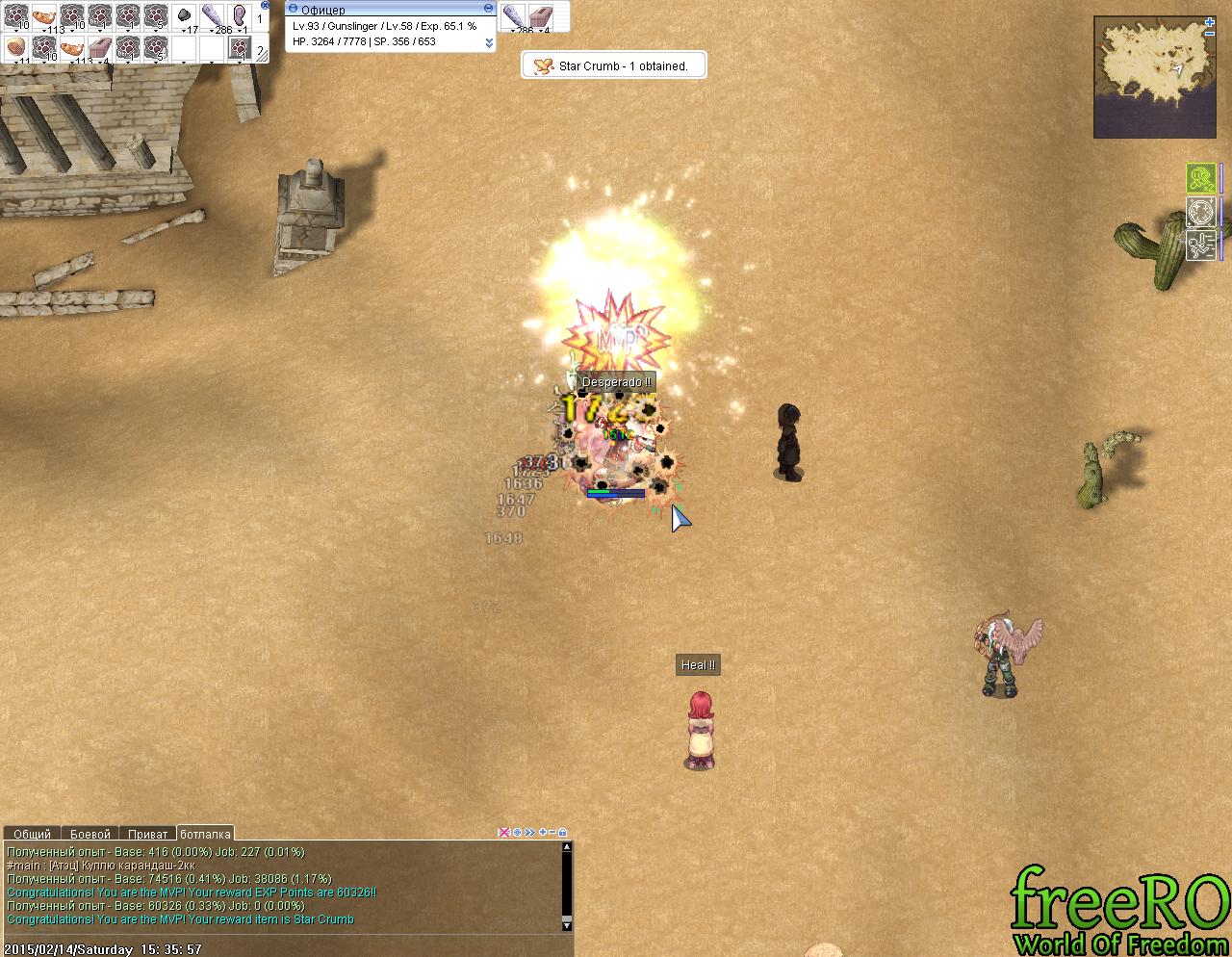Minimize the Офицер status window
This screenshot has height=957, width=1232.
point(488,9)
